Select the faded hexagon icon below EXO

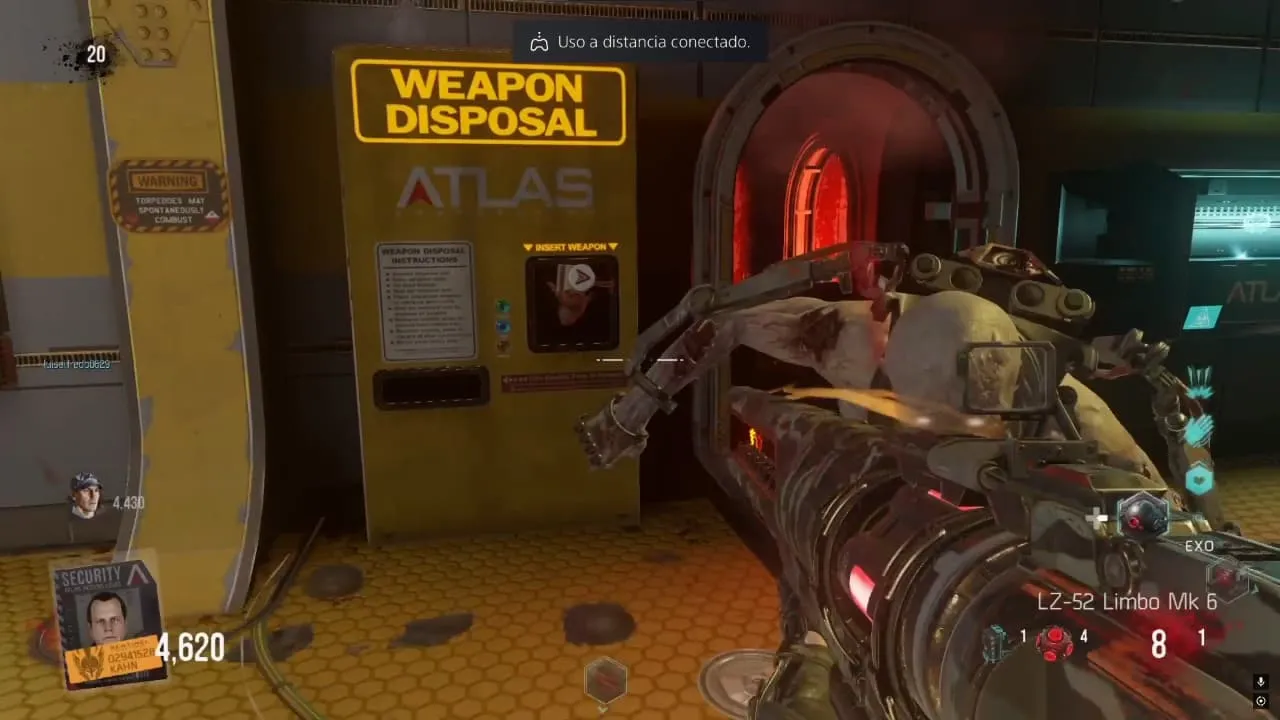point(1226,578)
